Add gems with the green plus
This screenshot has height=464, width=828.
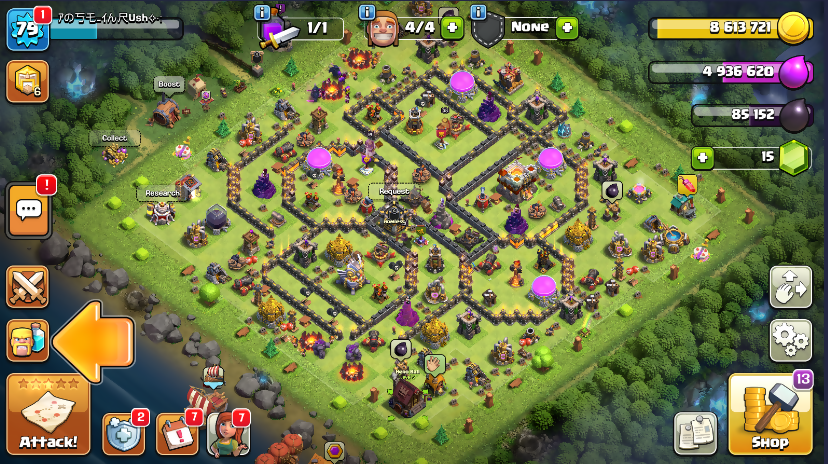click(x=703, y=157)
